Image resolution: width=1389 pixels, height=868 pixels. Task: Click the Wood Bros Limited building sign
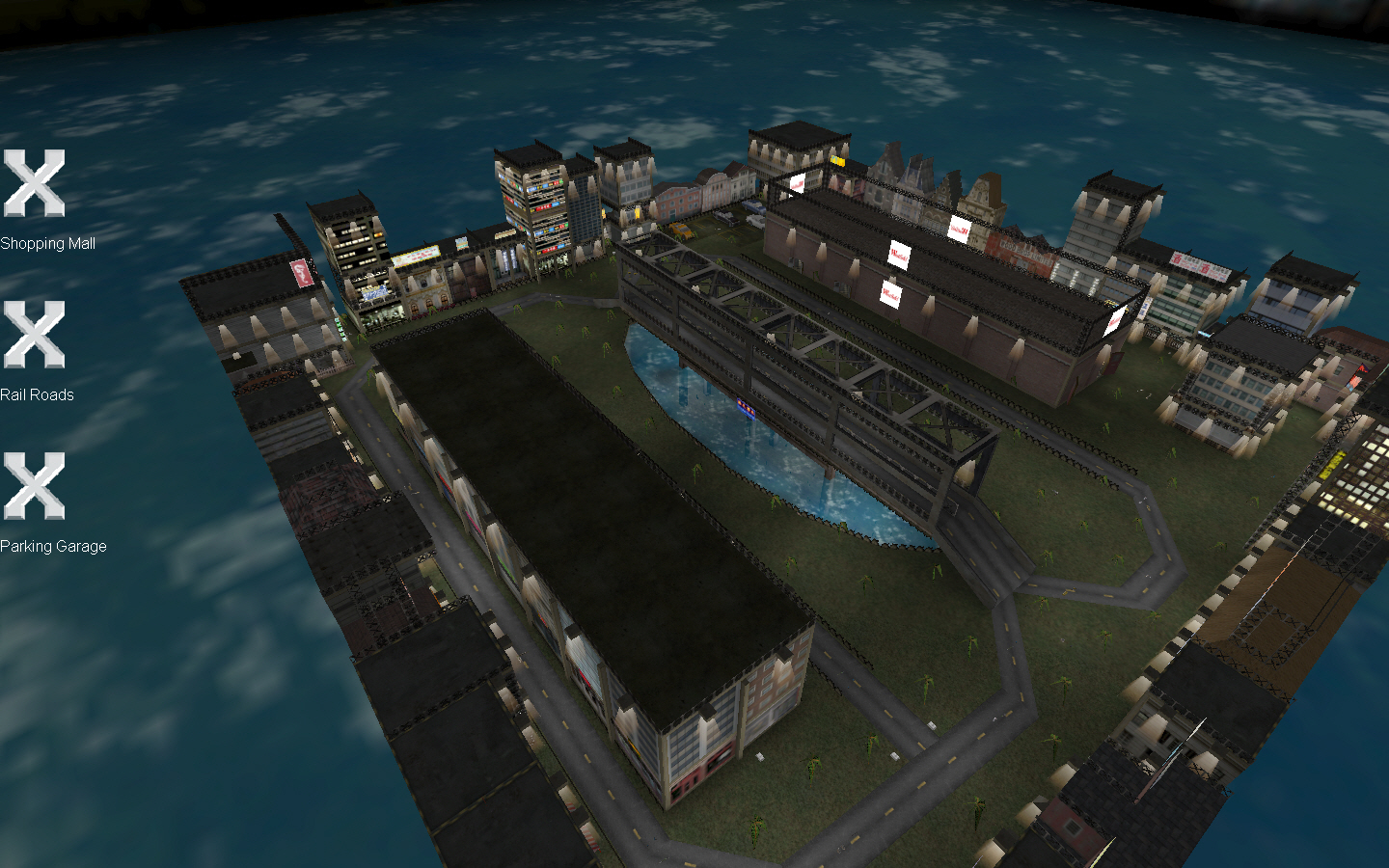1026,253
